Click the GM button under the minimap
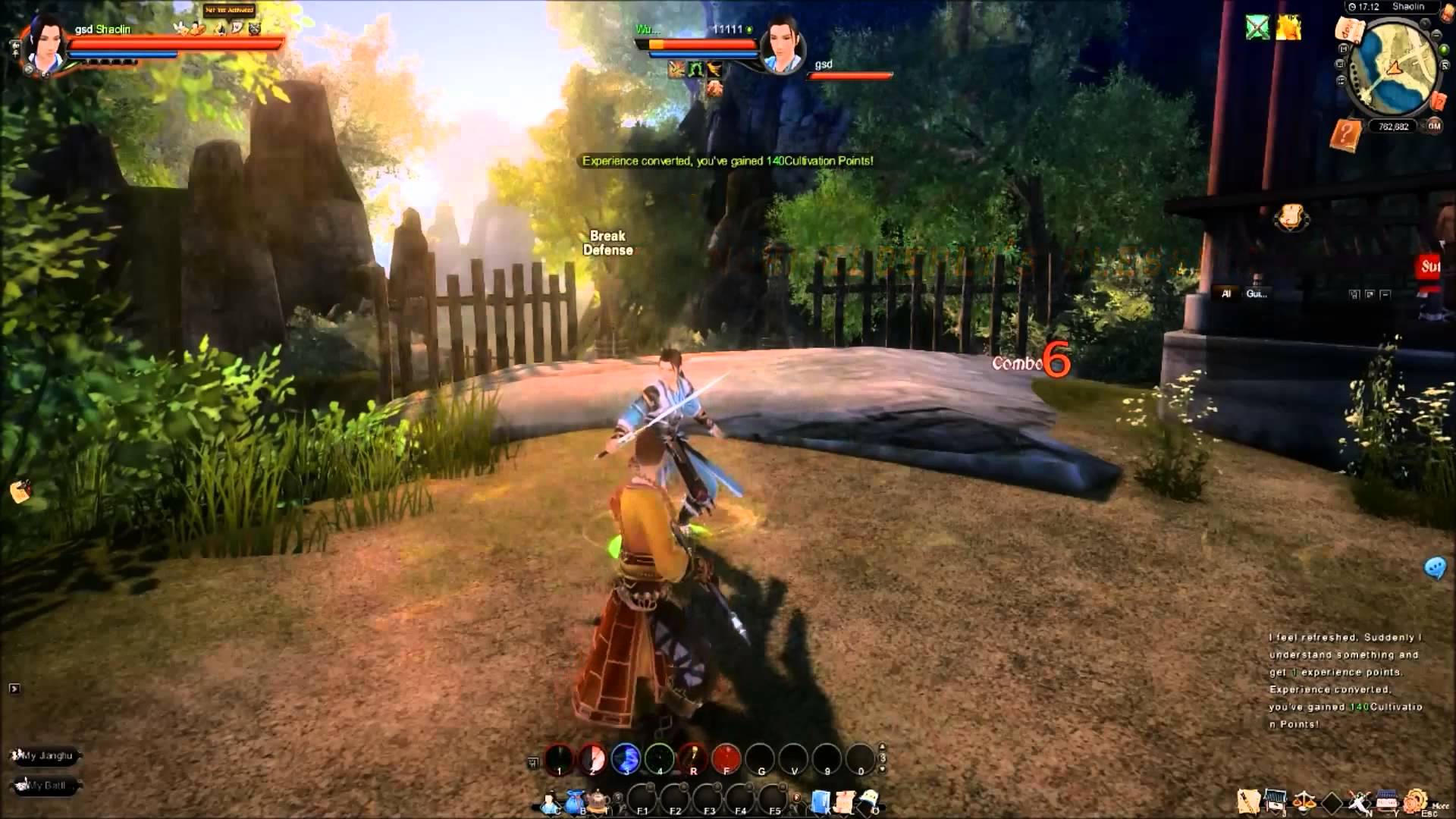This screenshot has height=819, width=1456. tap(1436, 127)
